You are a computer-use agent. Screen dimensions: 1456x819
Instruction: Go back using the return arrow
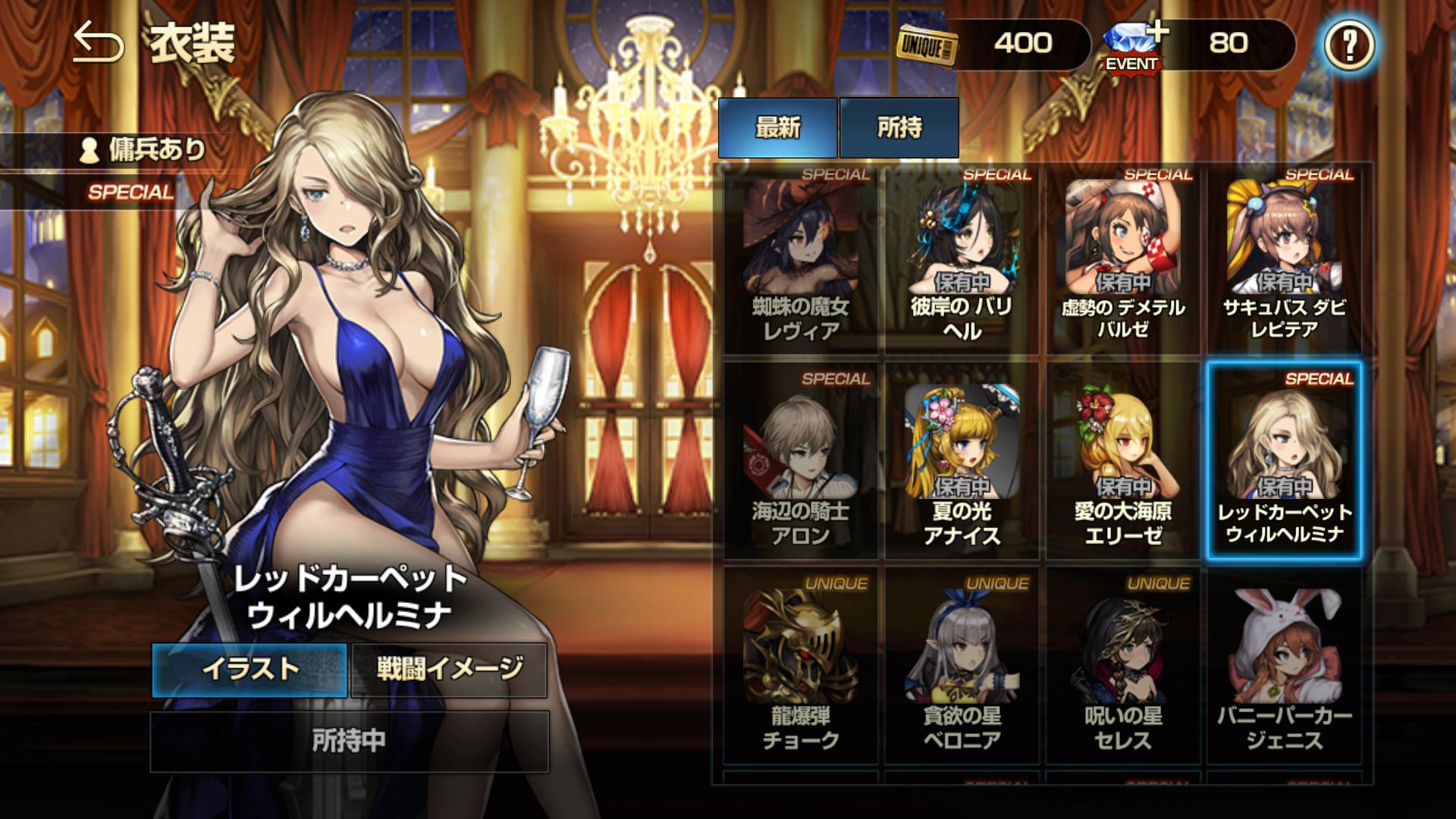point(98,44)
